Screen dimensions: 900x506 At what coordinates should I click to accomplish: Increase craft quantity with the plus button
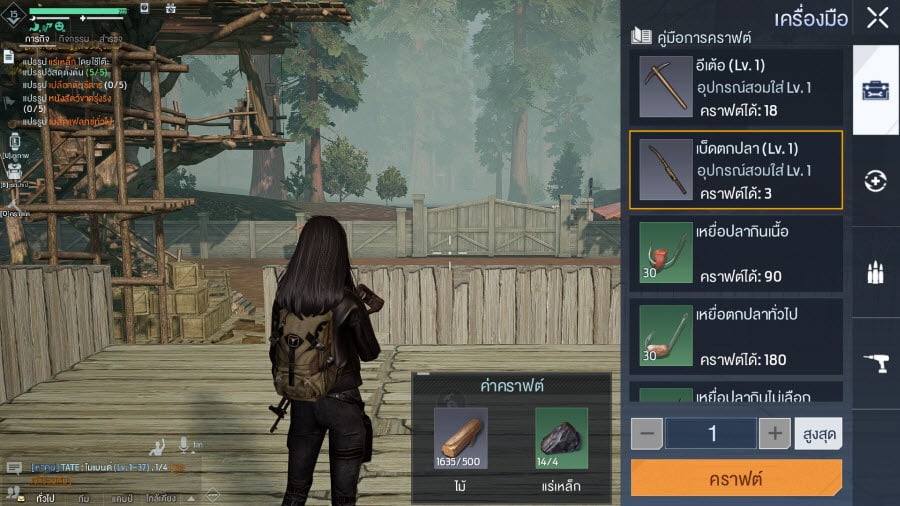point(775,433)
